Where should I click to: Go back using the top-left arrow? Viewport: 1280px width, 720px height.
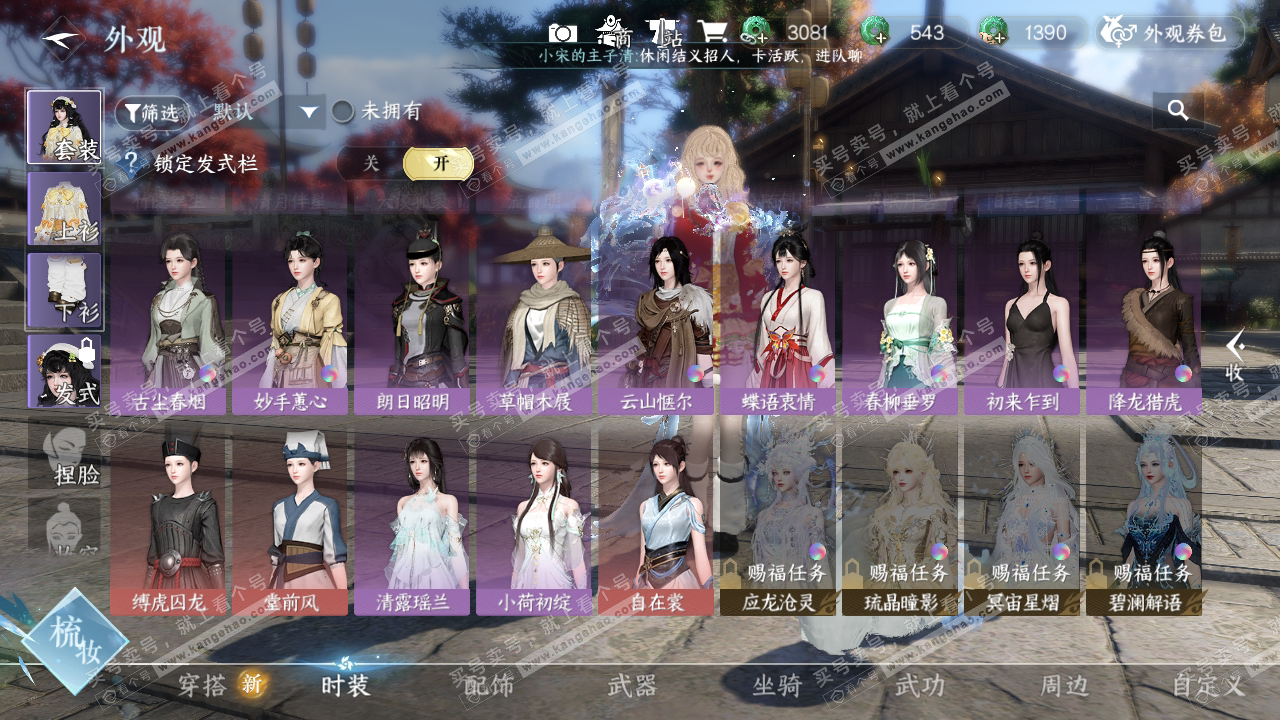(x=63, y=39)
